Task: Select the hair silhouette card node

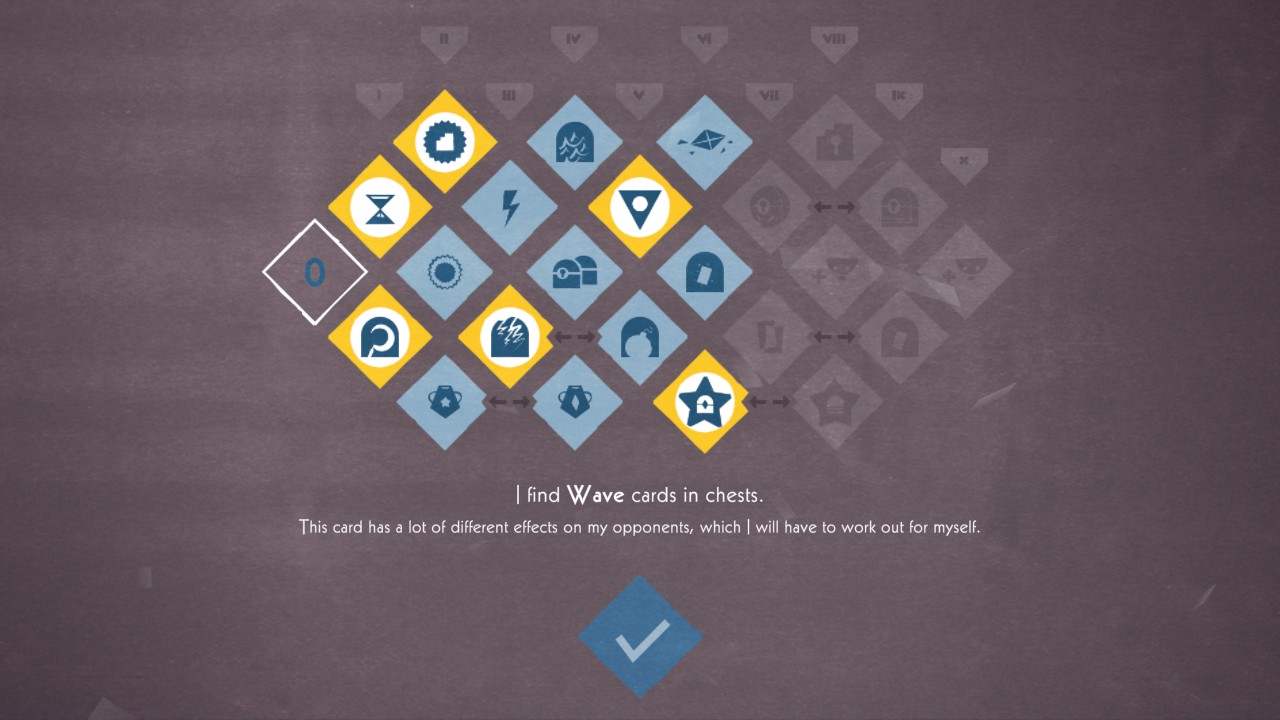Action: (x=640, y=337)
